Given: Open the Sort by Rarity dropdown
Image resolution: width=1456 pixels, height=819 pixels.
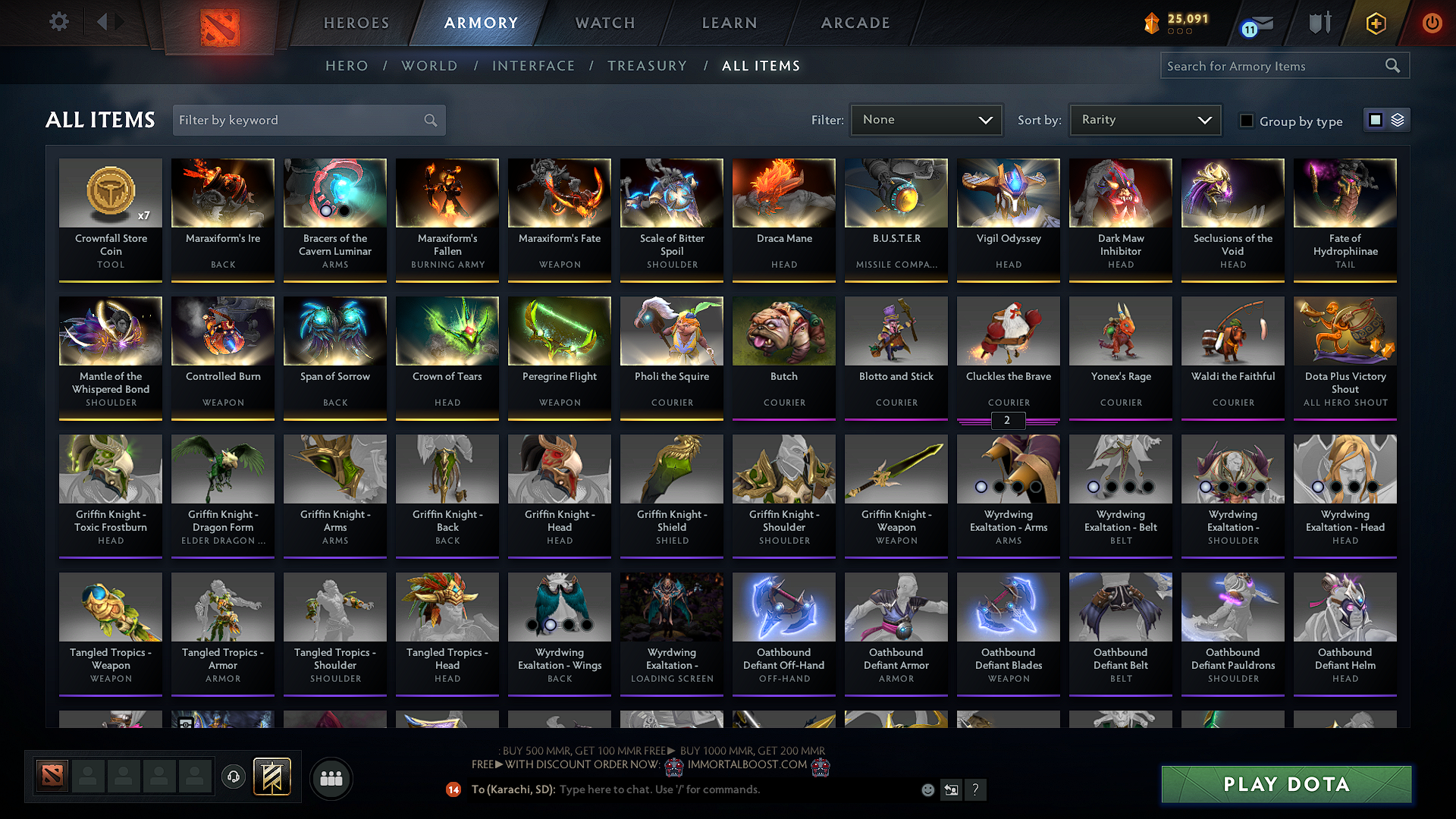Looking at the screenshot, I should tap(1144, 119).
